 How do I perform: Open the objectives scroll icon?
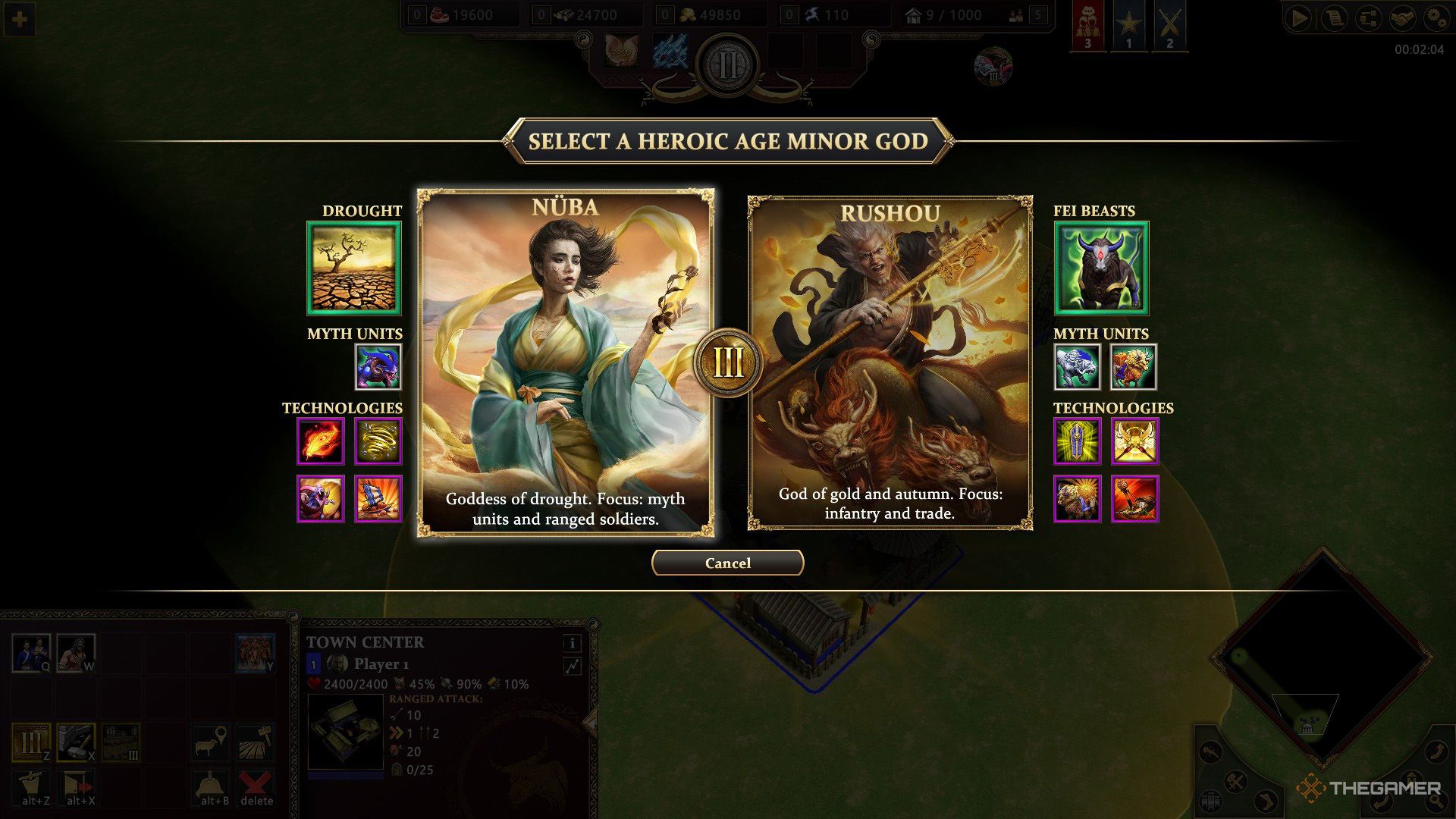[1333, 17]
